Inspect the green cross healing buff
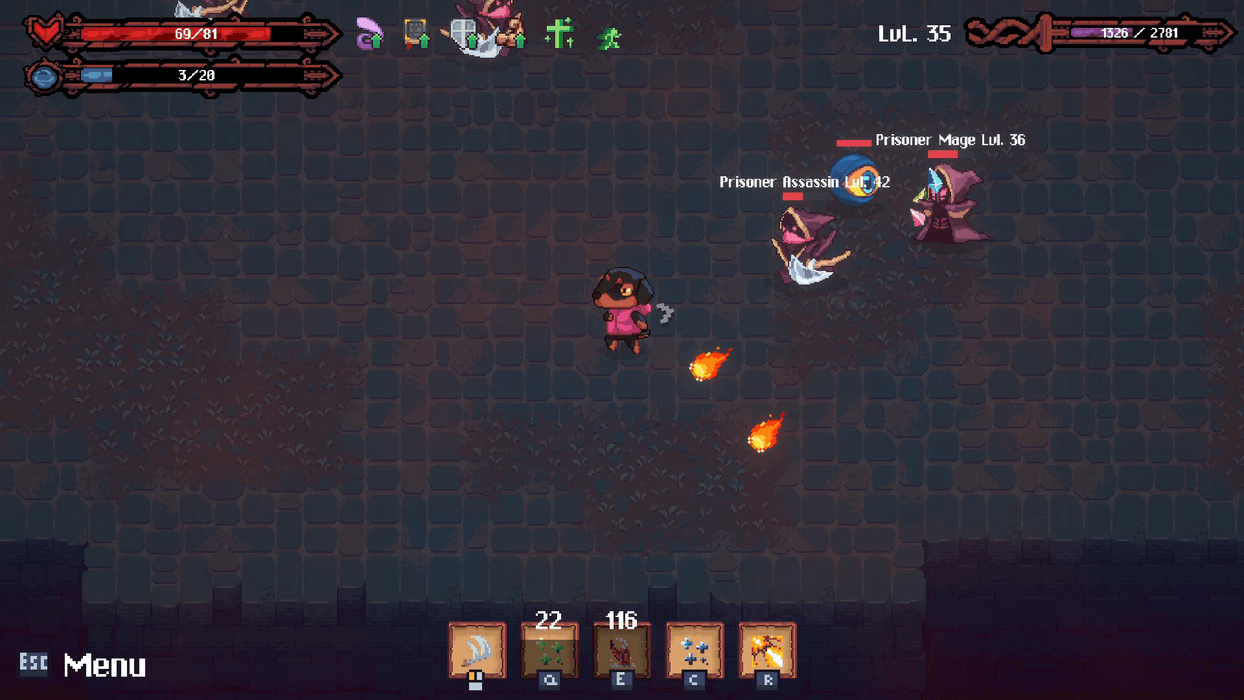 (560, 35)
